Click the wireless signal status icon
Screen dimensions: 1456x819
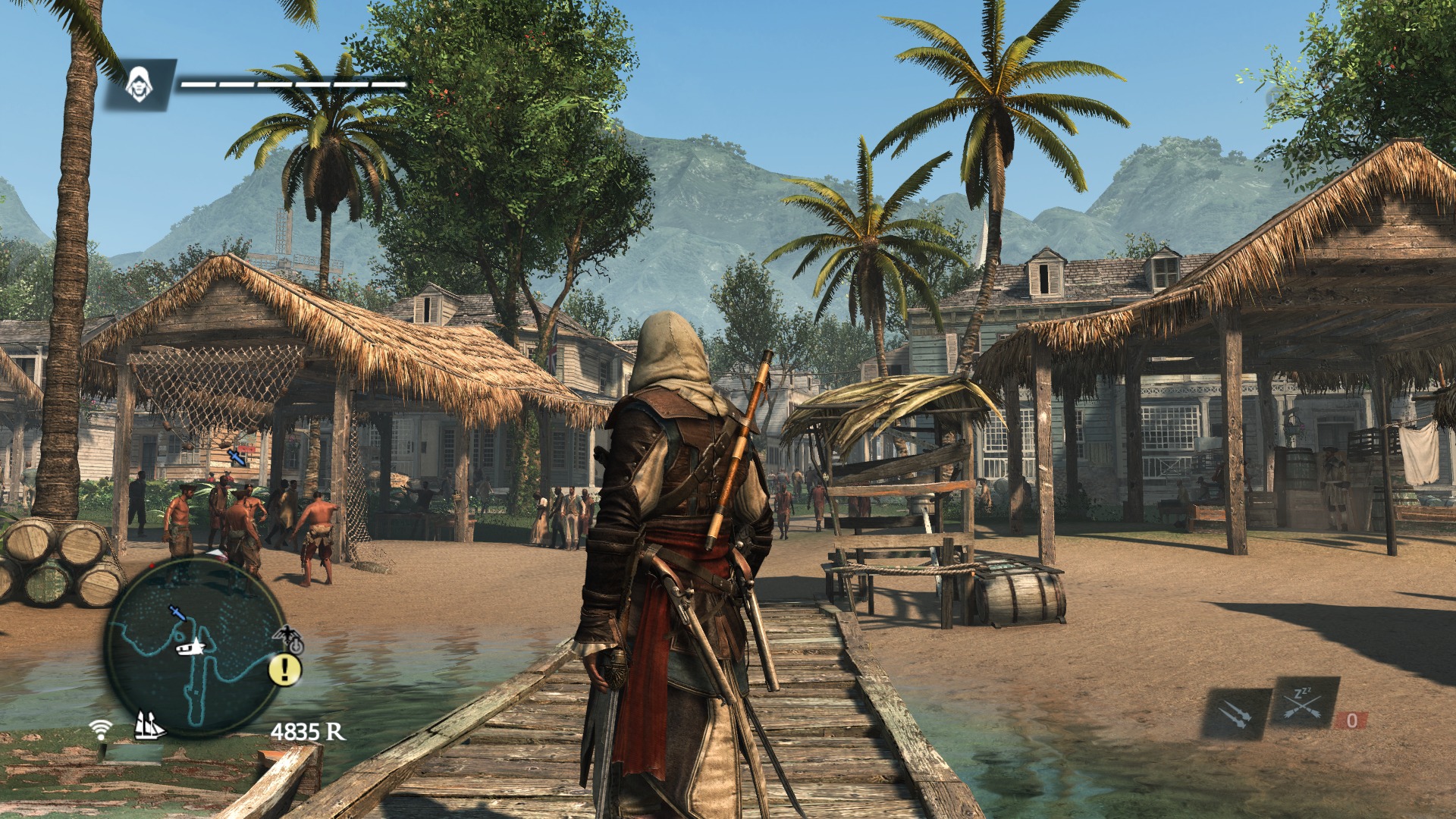tap(99, 730)
